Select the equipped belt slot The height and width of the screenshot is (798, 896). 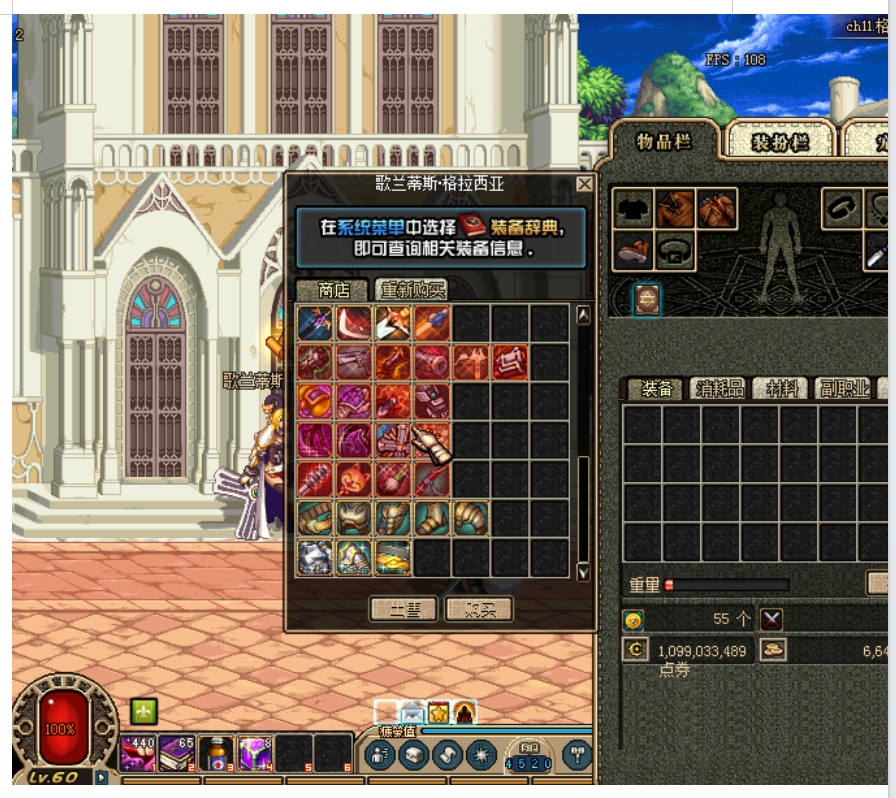pos(675,250)
